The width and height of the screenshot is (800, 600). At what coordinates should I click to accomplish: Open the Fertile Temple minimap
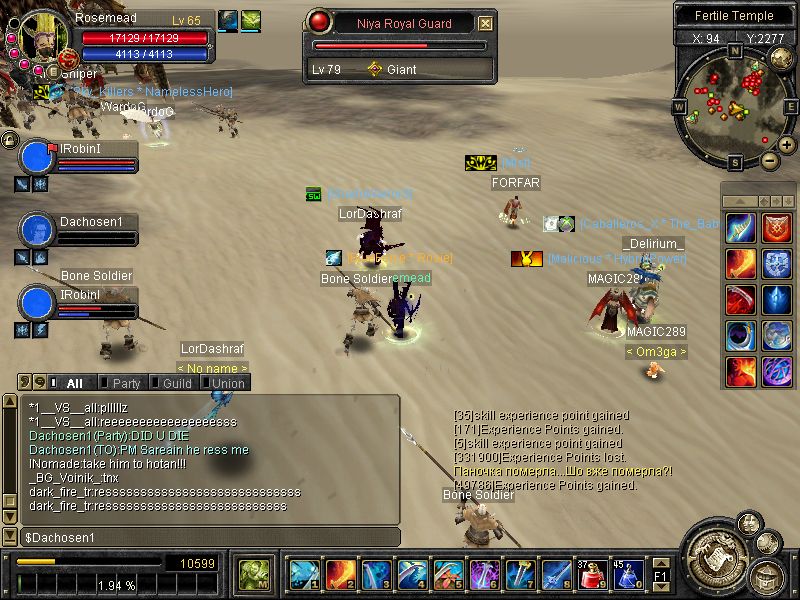735,105
